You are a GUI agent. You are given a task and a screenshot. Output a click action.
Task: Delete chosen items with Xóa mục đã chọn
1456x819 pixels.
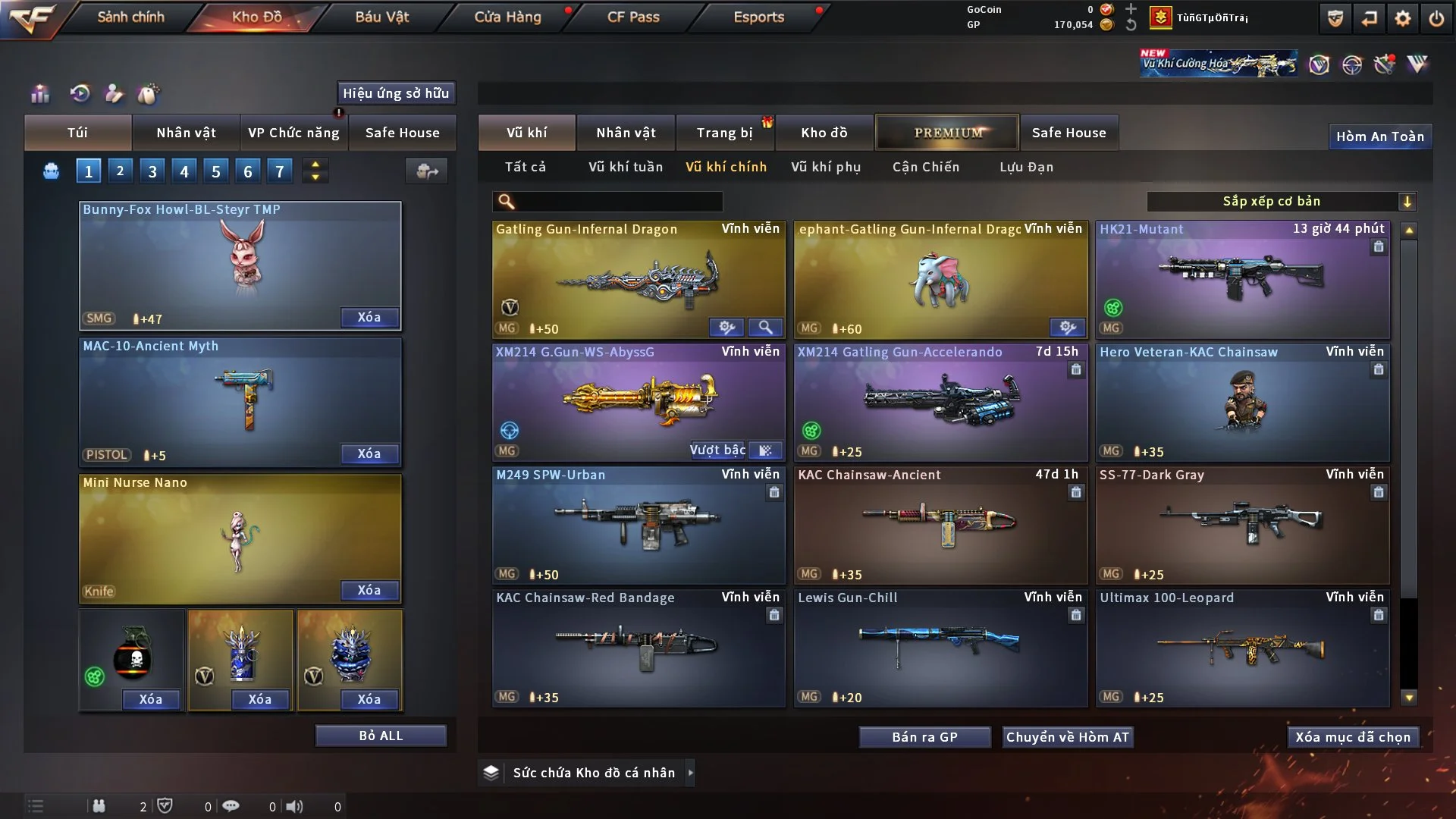click(1353, 737)
